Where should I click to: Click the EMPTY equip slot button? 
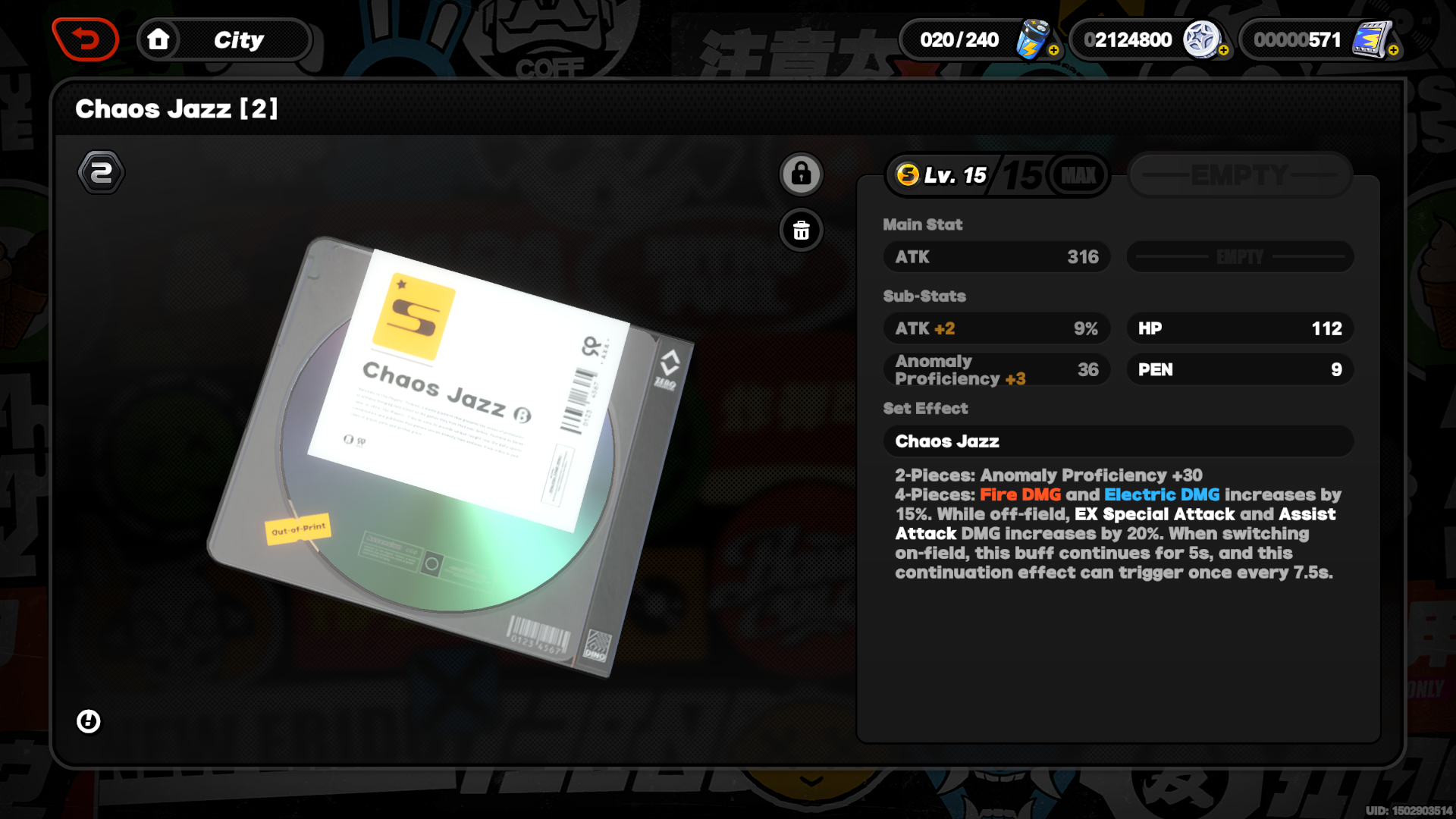click(x=1239, y=174)
